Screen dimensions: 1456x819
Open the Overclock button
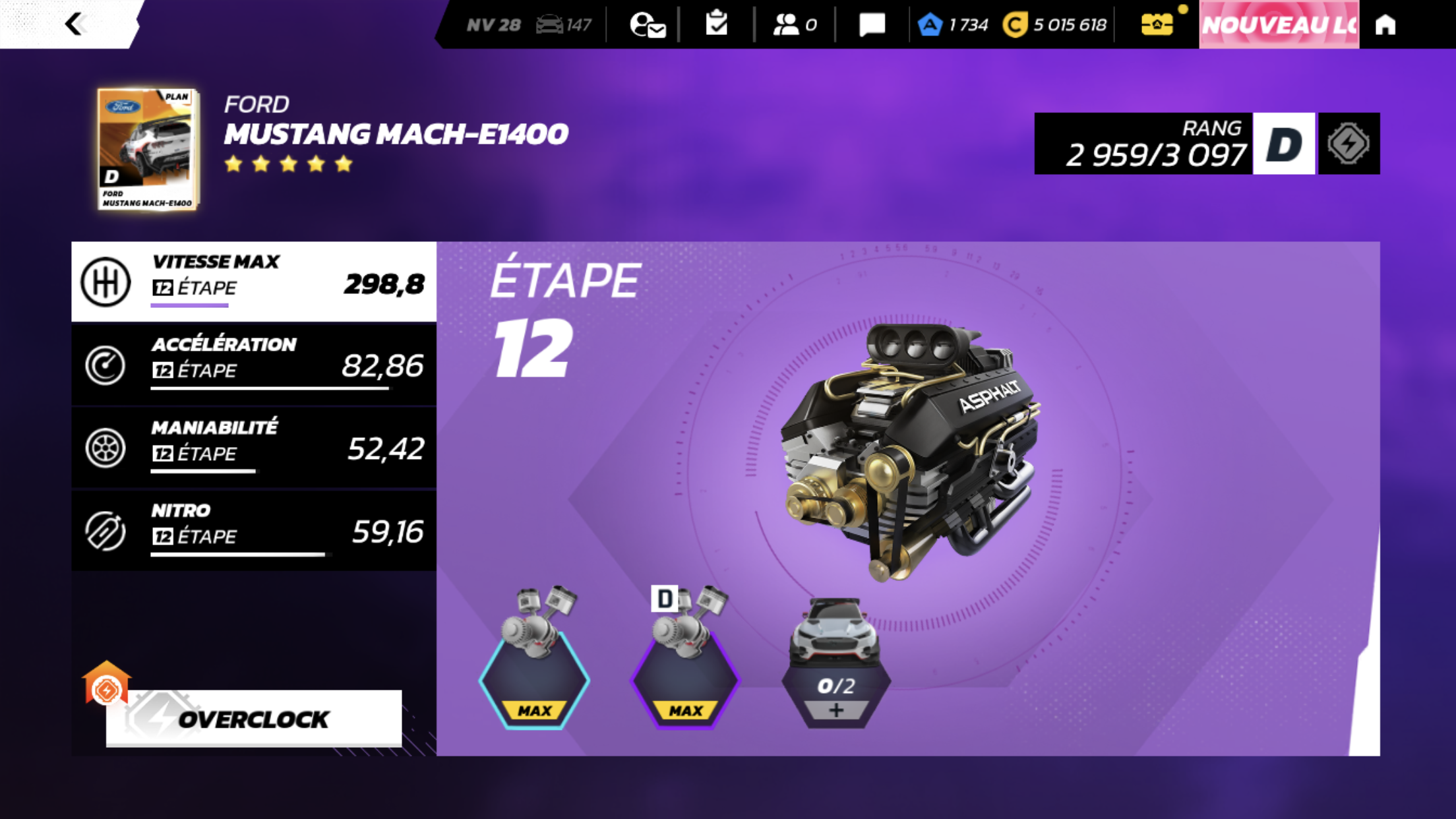[x=253, y=718]
